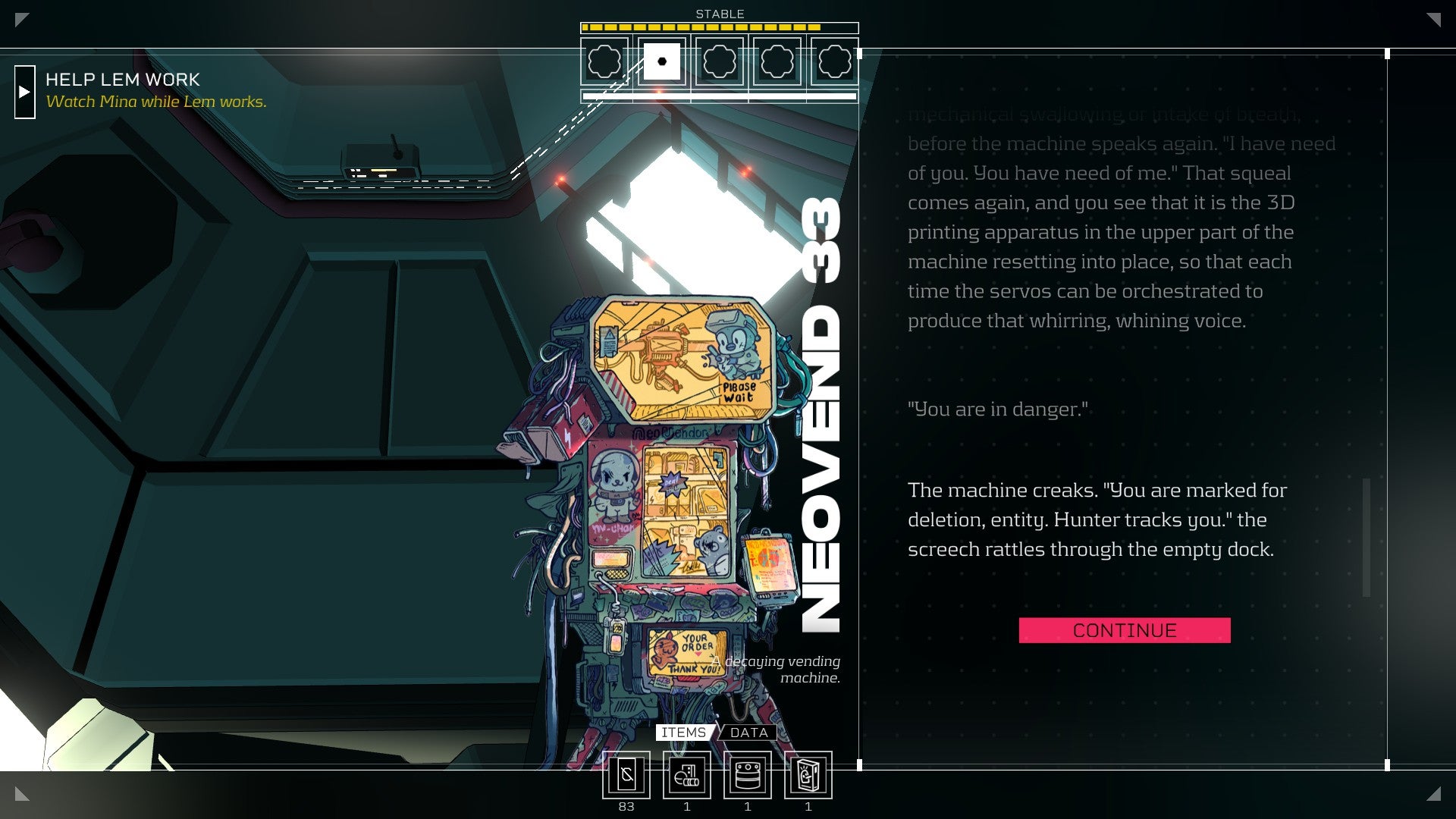Click the decaying vending machine caption

(x=776, y=667)
